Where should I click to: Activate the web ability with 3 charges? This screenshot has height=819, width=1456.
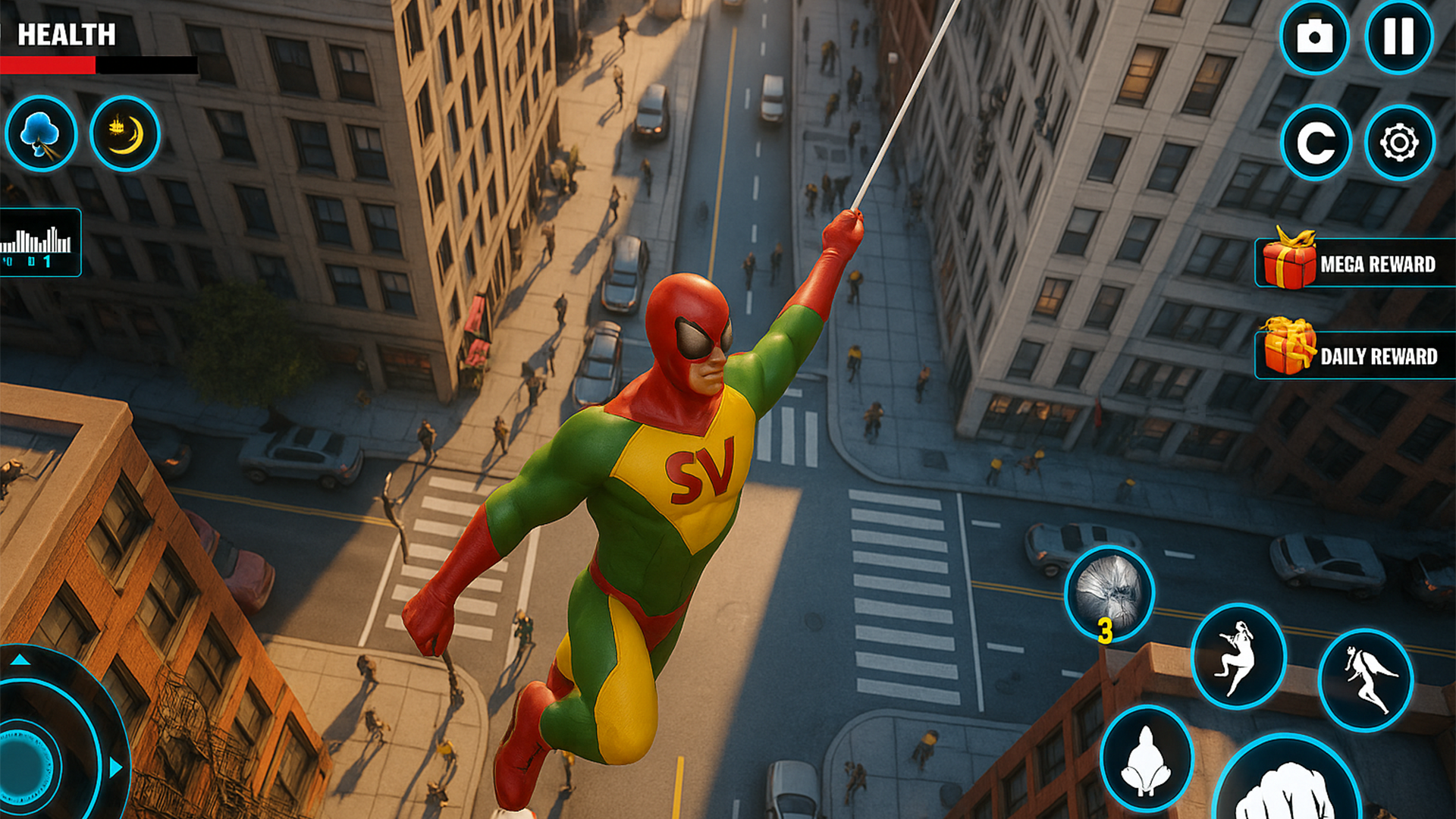click(x=1109, y=595)
